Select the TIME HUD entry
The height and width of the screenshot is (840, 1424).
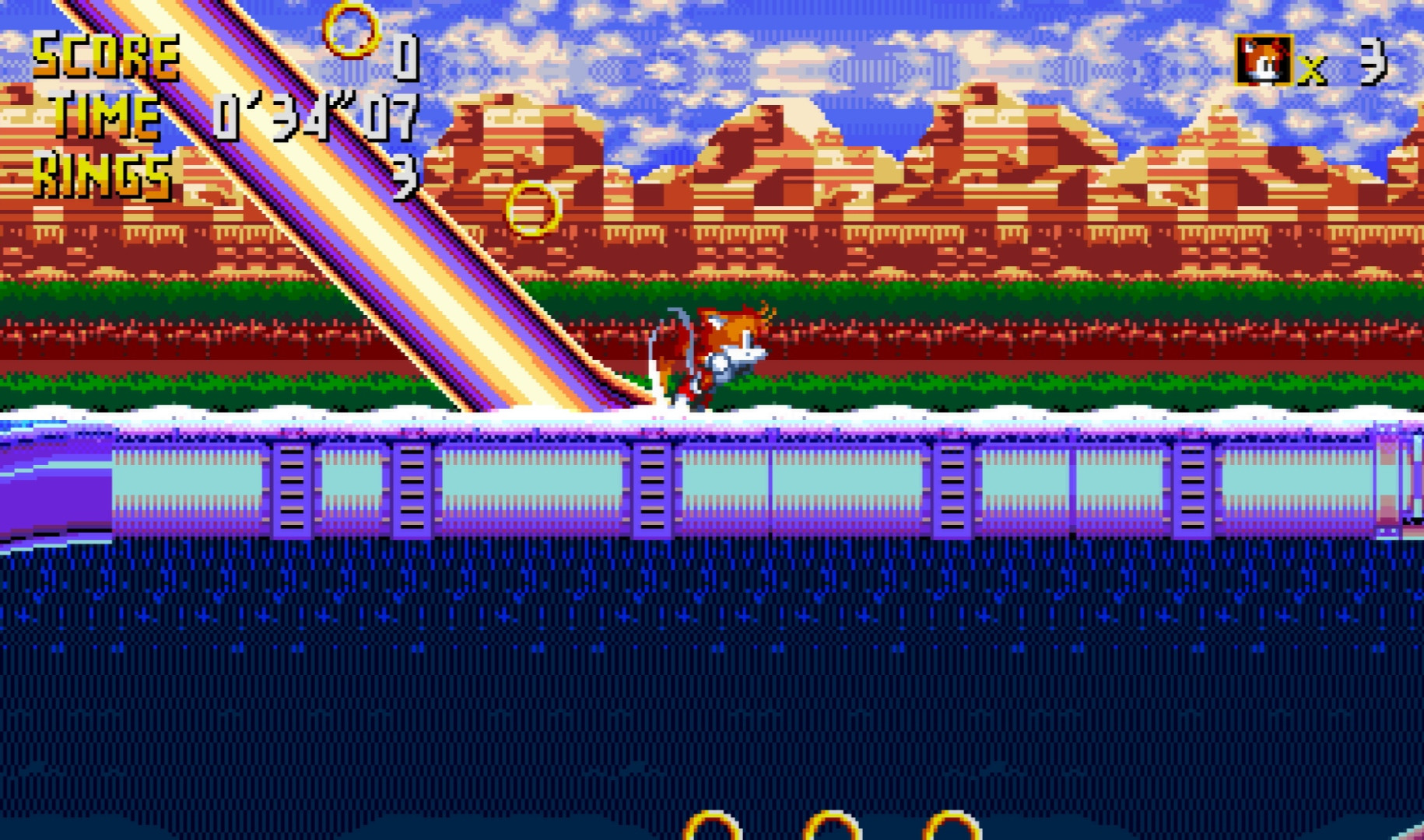[x=109, y=117]
